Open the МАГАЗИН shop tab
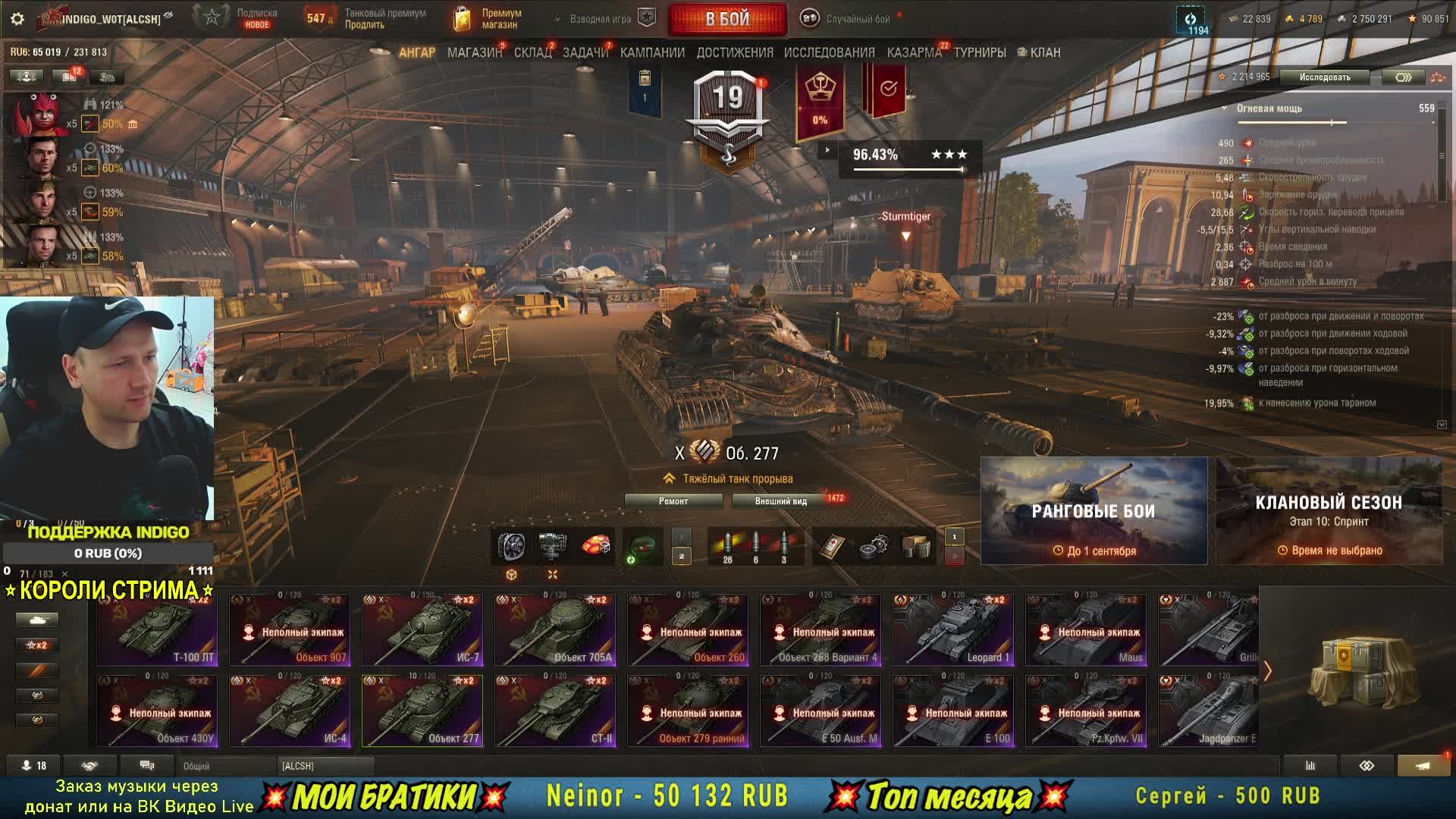The height and width of the screenshot is (819, 1456). pyautogui.click(x=474, y=52)
